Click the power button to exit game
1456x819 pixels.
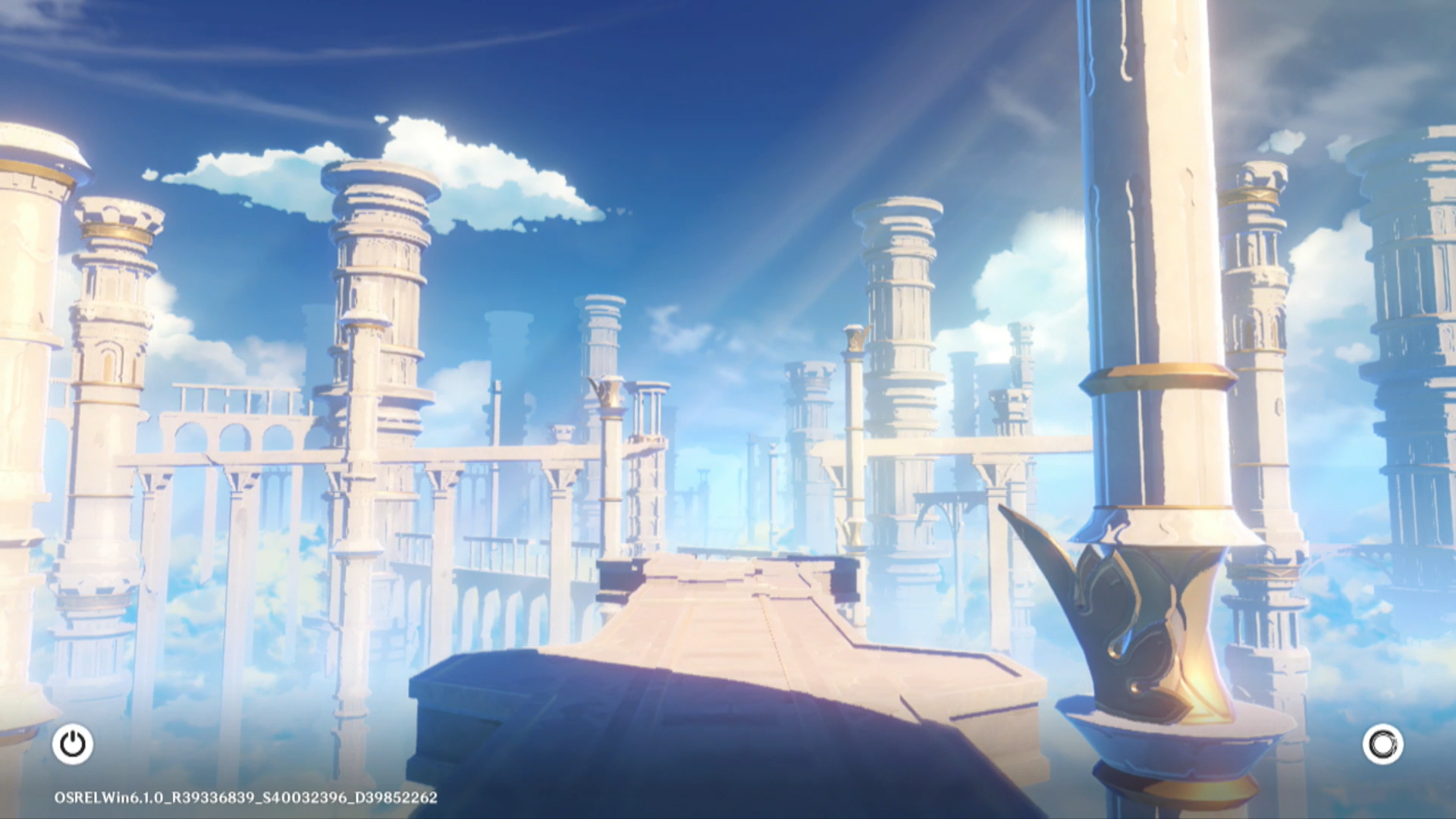coord(73,744)
